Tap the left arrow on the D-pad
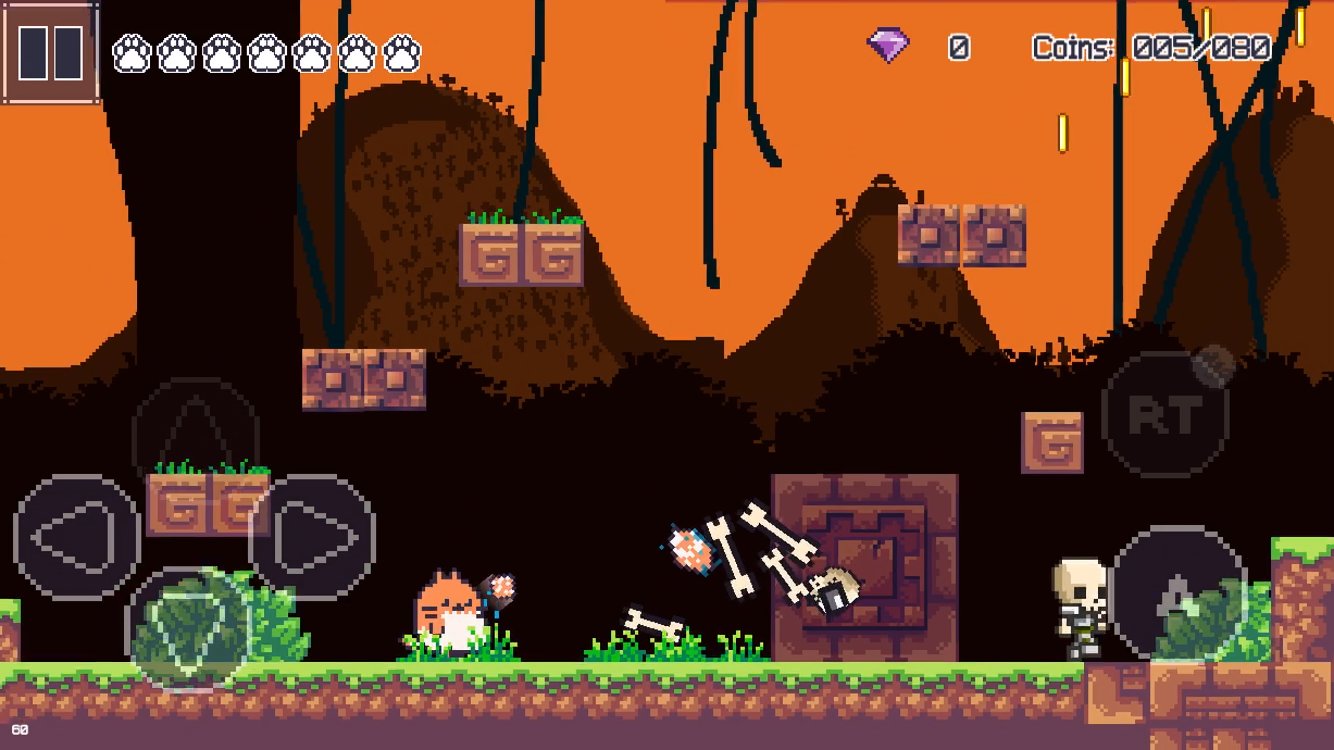Screen dimensions: 1334x750 click(76, 537)
